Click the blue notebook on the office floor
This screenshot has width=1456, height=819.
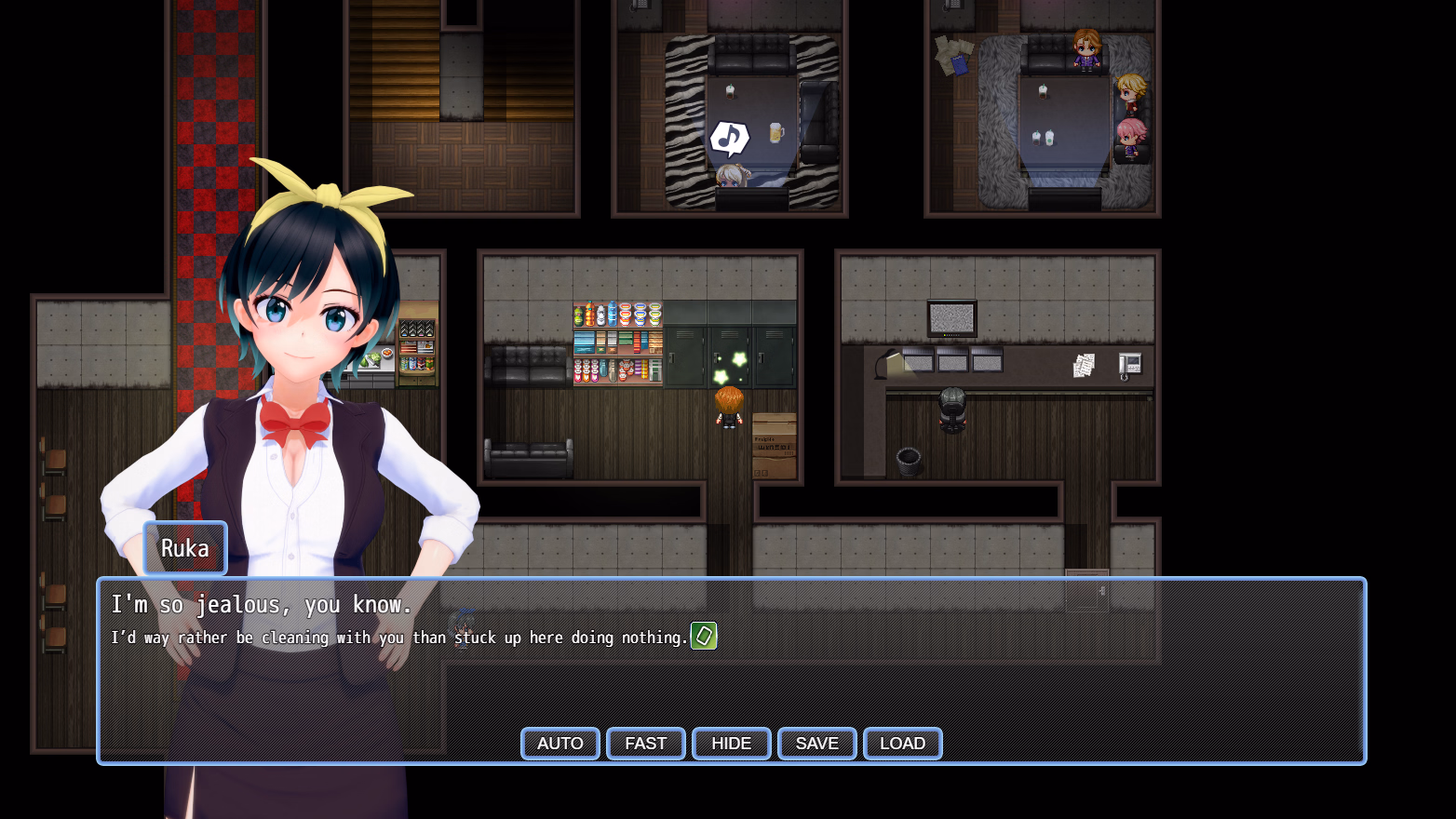tap(960, 63)
